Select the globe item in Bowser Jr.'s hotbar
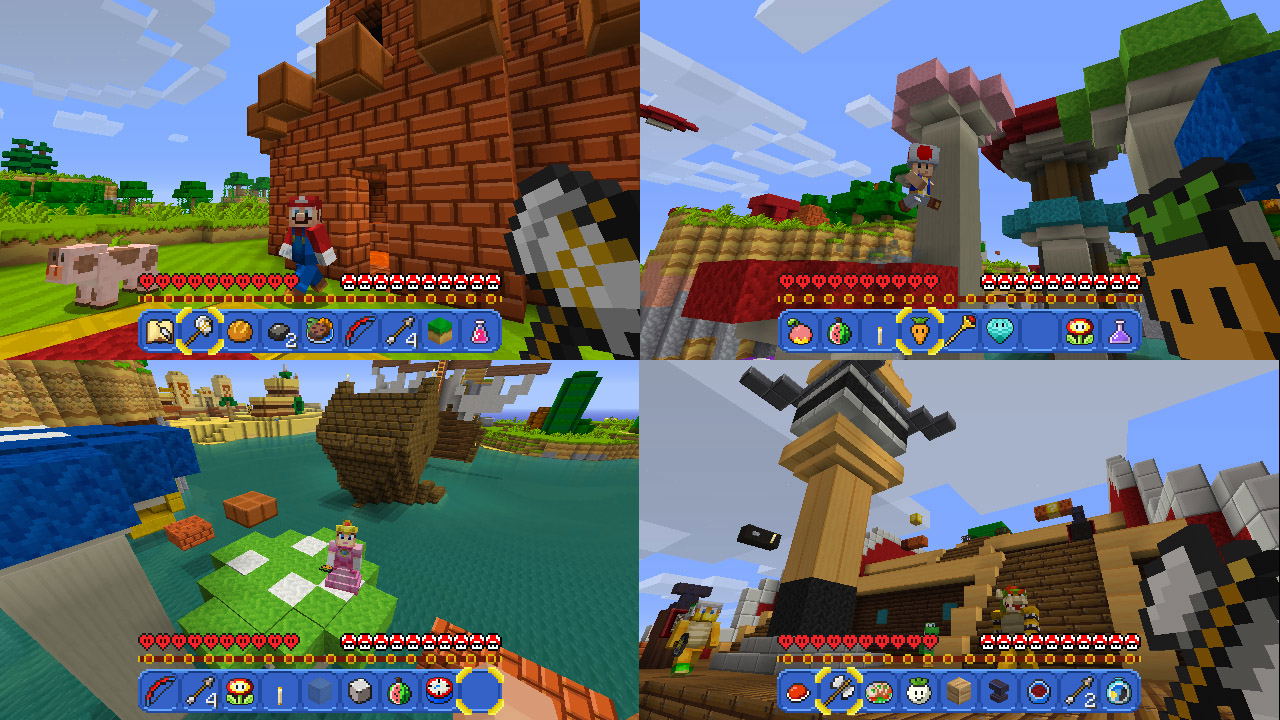The width and height of the screenshot is (1280, 720). 1117,693
